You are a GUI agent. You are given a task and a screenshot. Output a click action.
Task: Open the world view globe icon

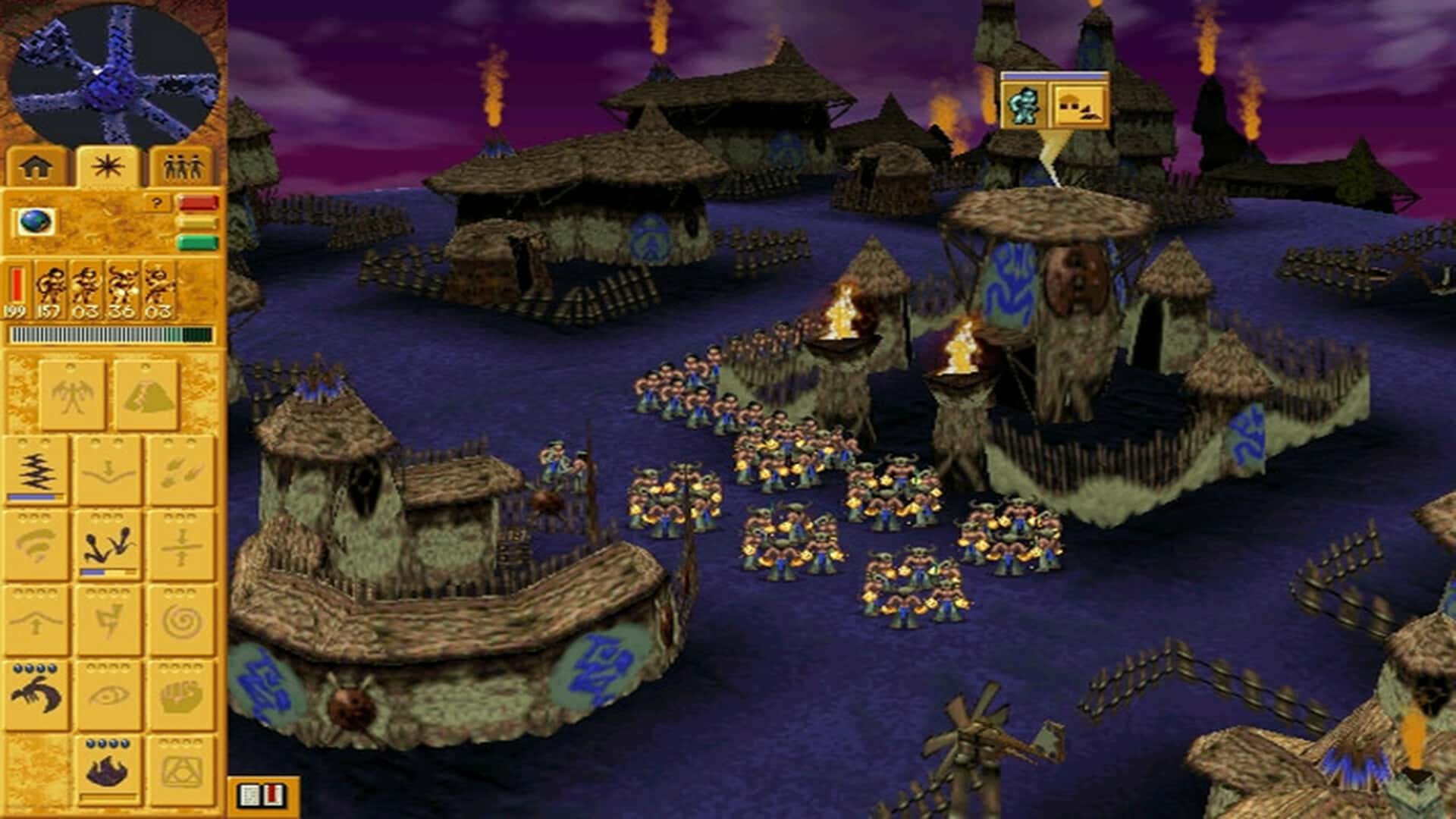click(x=36, y=223)
